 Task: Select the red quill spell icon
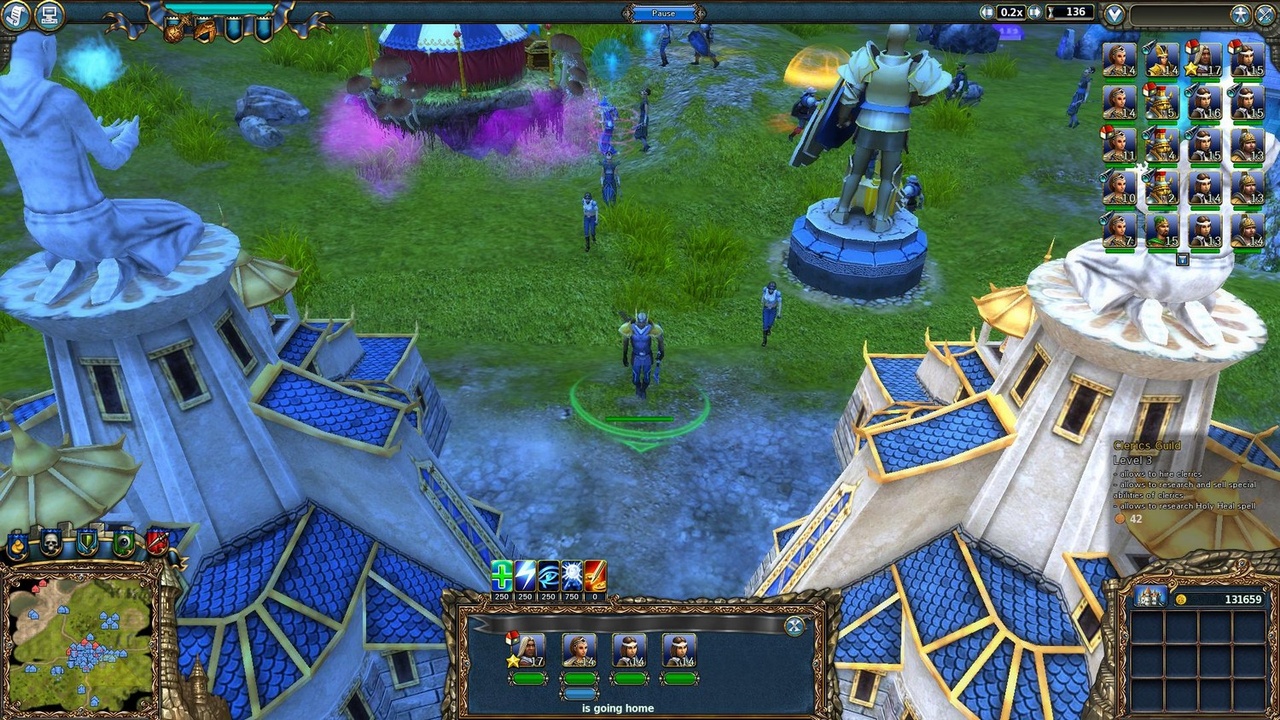[595, 577]
